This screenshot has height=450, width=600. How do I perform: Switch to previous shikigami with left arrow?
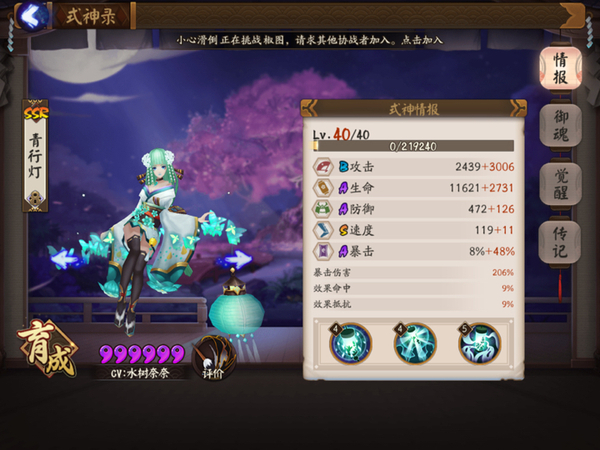click(65, 260)
